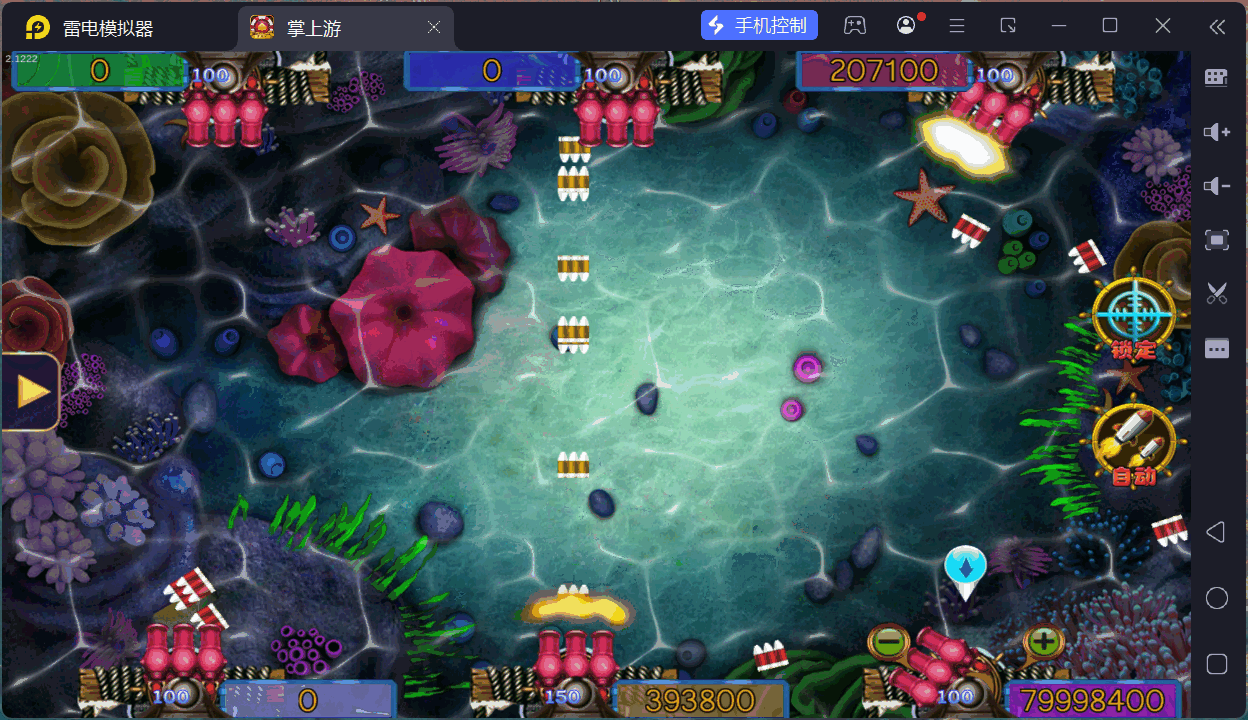Expand the yellow arrow side panel
Screen dimensions: 1248x720
(31, 391)
